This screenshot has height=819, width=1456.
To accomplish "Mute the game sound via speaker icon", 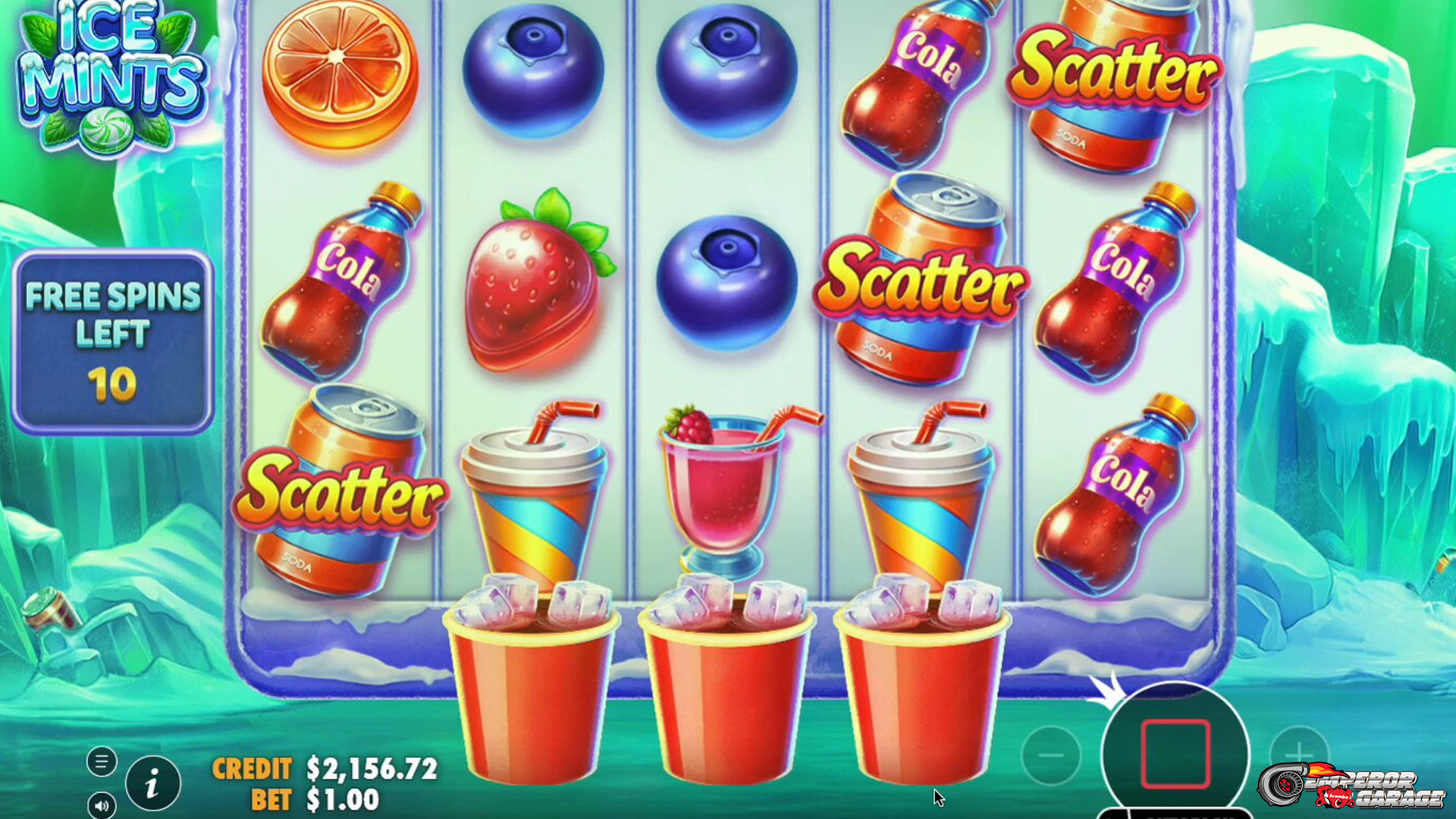I will pos(101,805).
